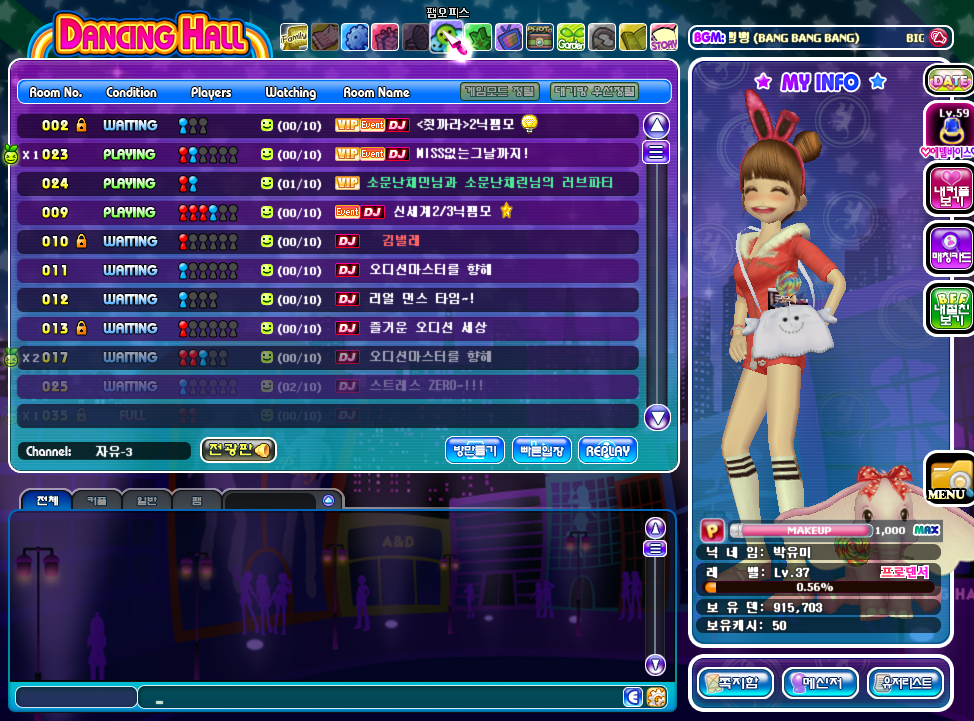Viewport: 974px width, 721px height.
Task: Open the Garden icon
Action: (x=571, y=38)
